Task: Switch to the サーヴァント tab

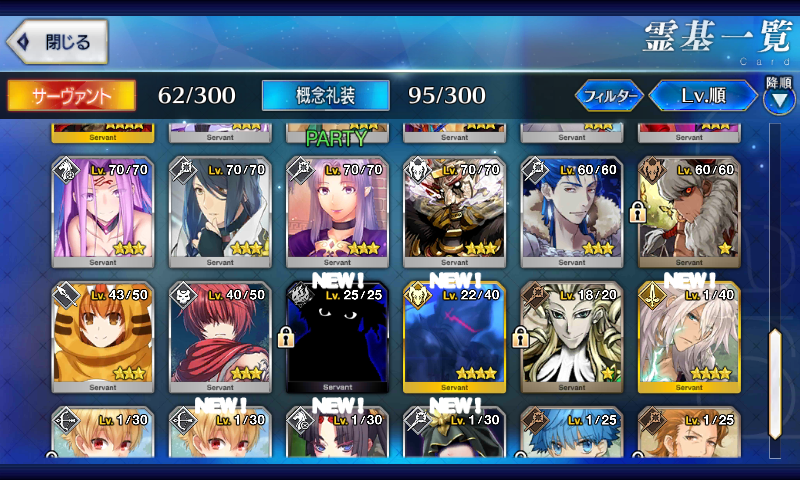Action: click(x=72, y=95)
